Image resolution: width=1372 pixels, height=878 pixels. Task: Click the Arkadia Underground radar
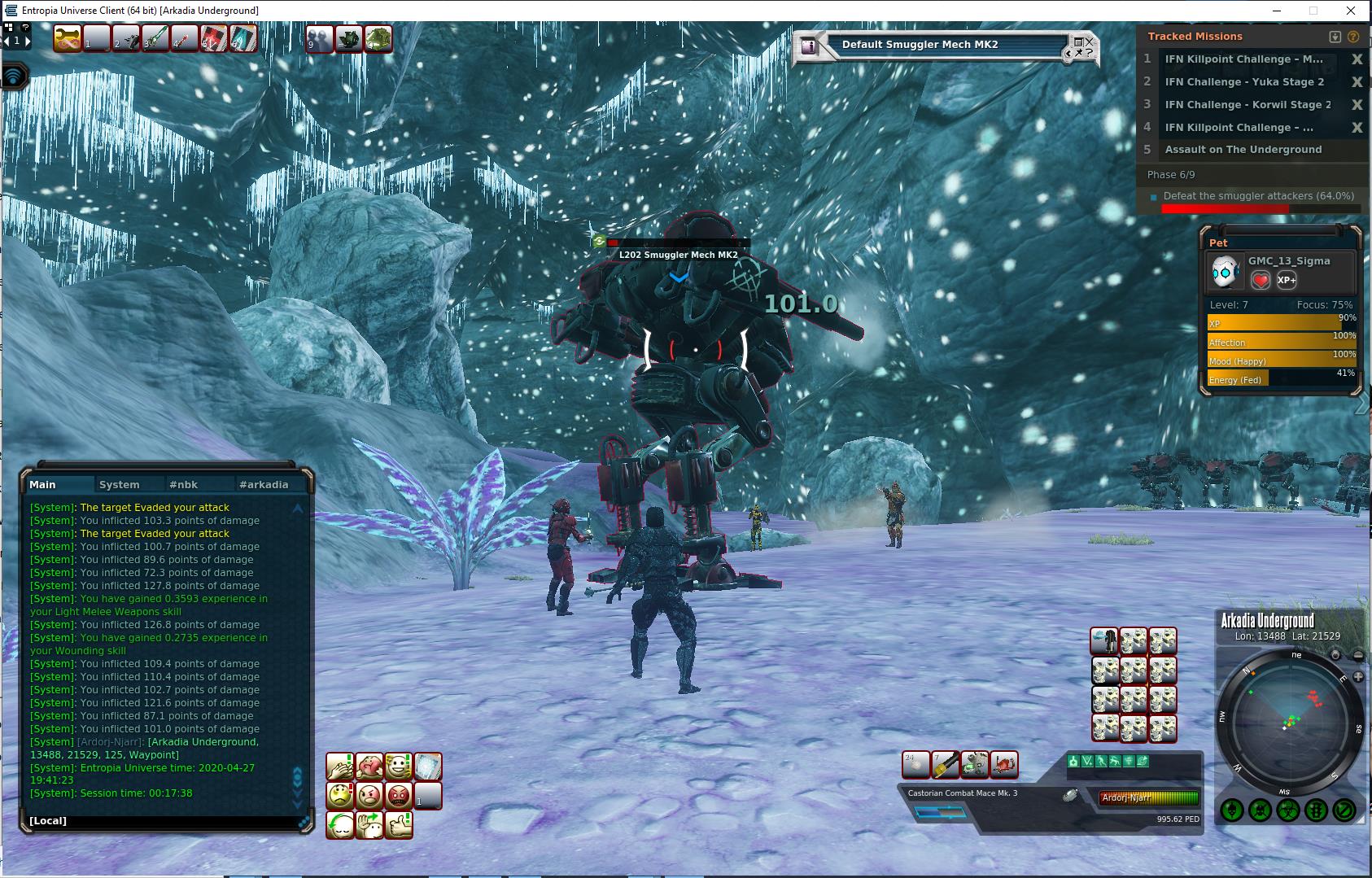click(x=1288, y=720)
